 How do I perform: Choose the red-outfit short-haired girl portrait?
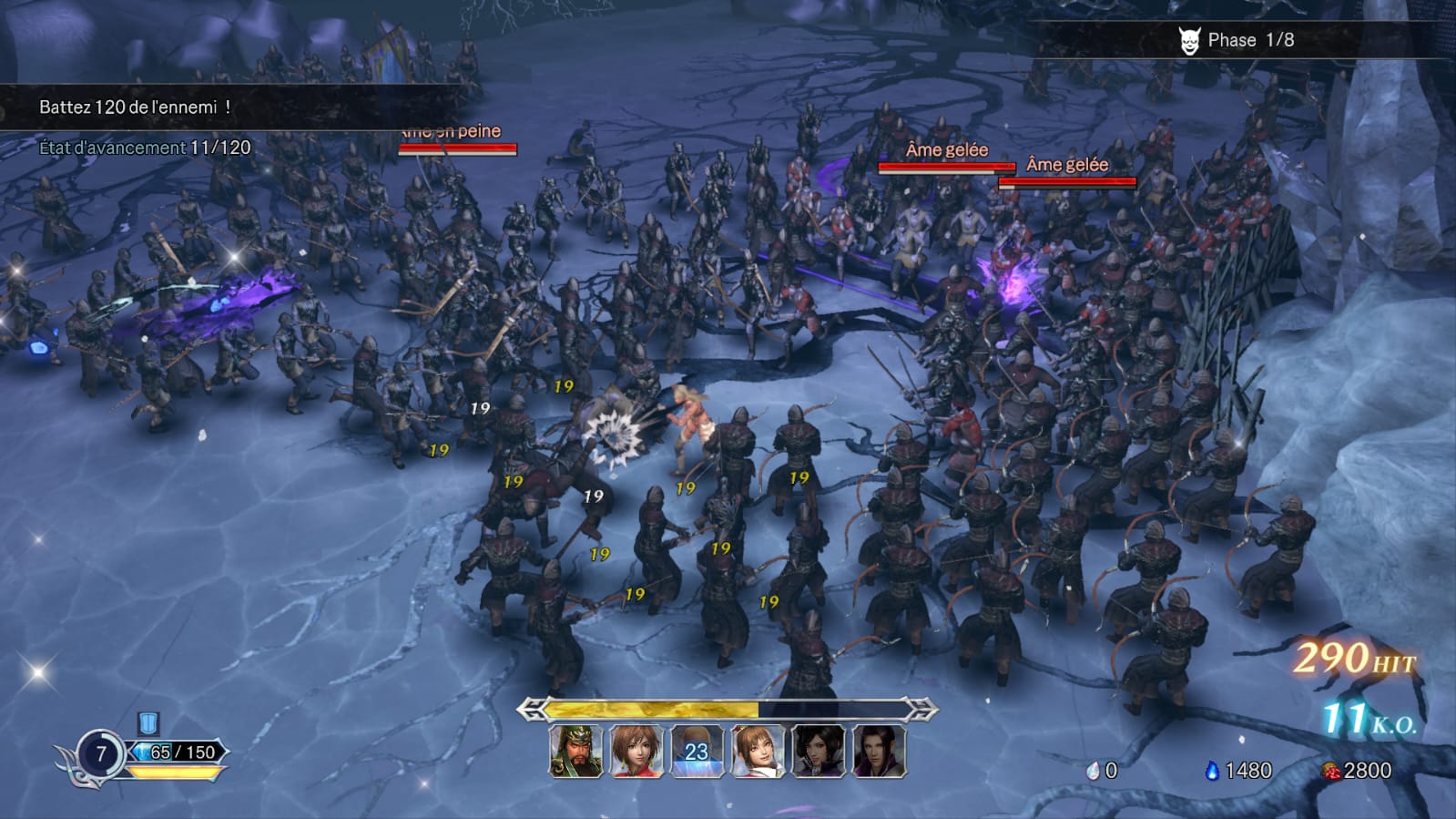click(636, 752)
